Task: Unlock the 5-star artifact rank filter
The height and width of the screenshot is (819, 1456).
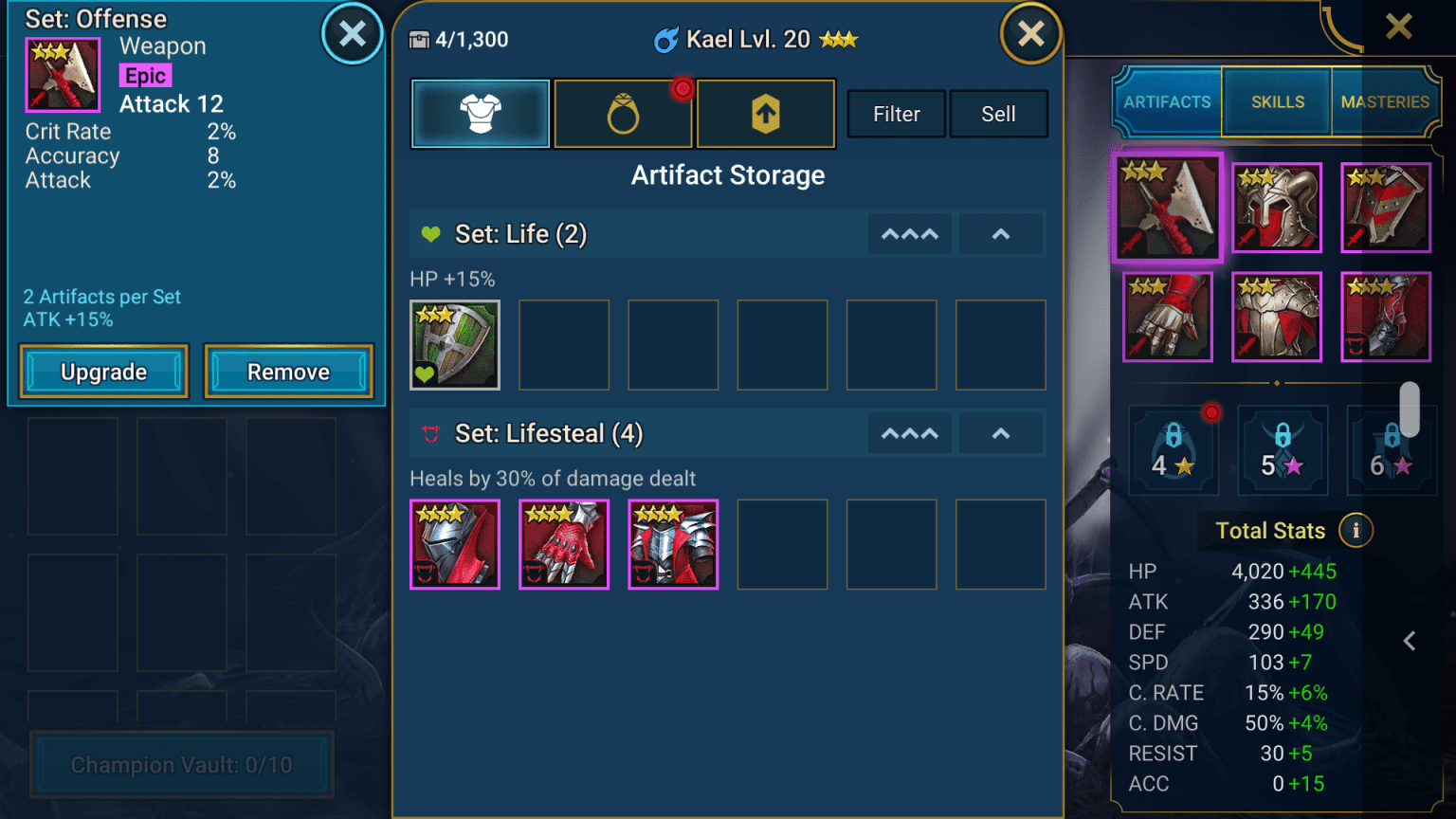Action: (x=1283, y=450)
